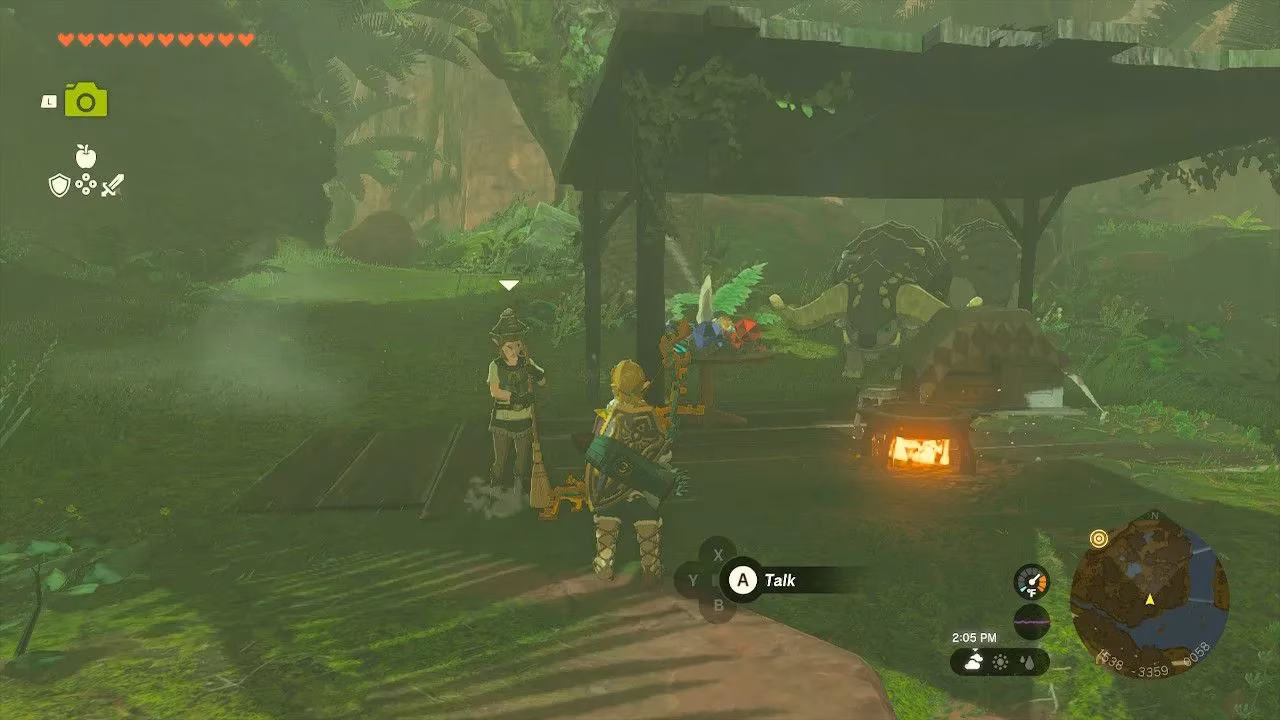Toggle the Y button option
Image resolution: width=1280 pixels, height=720 pixels.
[693, 580]
